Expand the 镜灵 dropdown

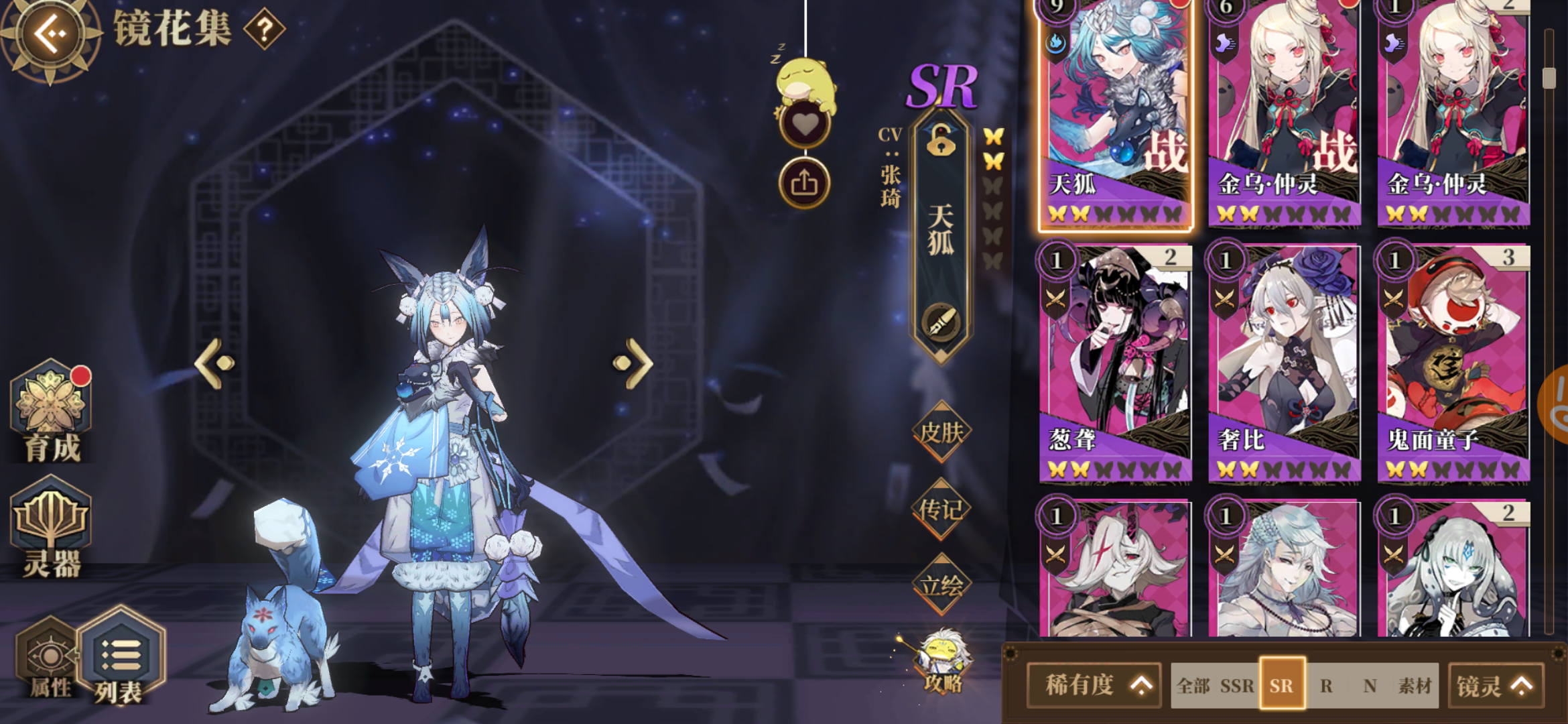point(1495,686)
